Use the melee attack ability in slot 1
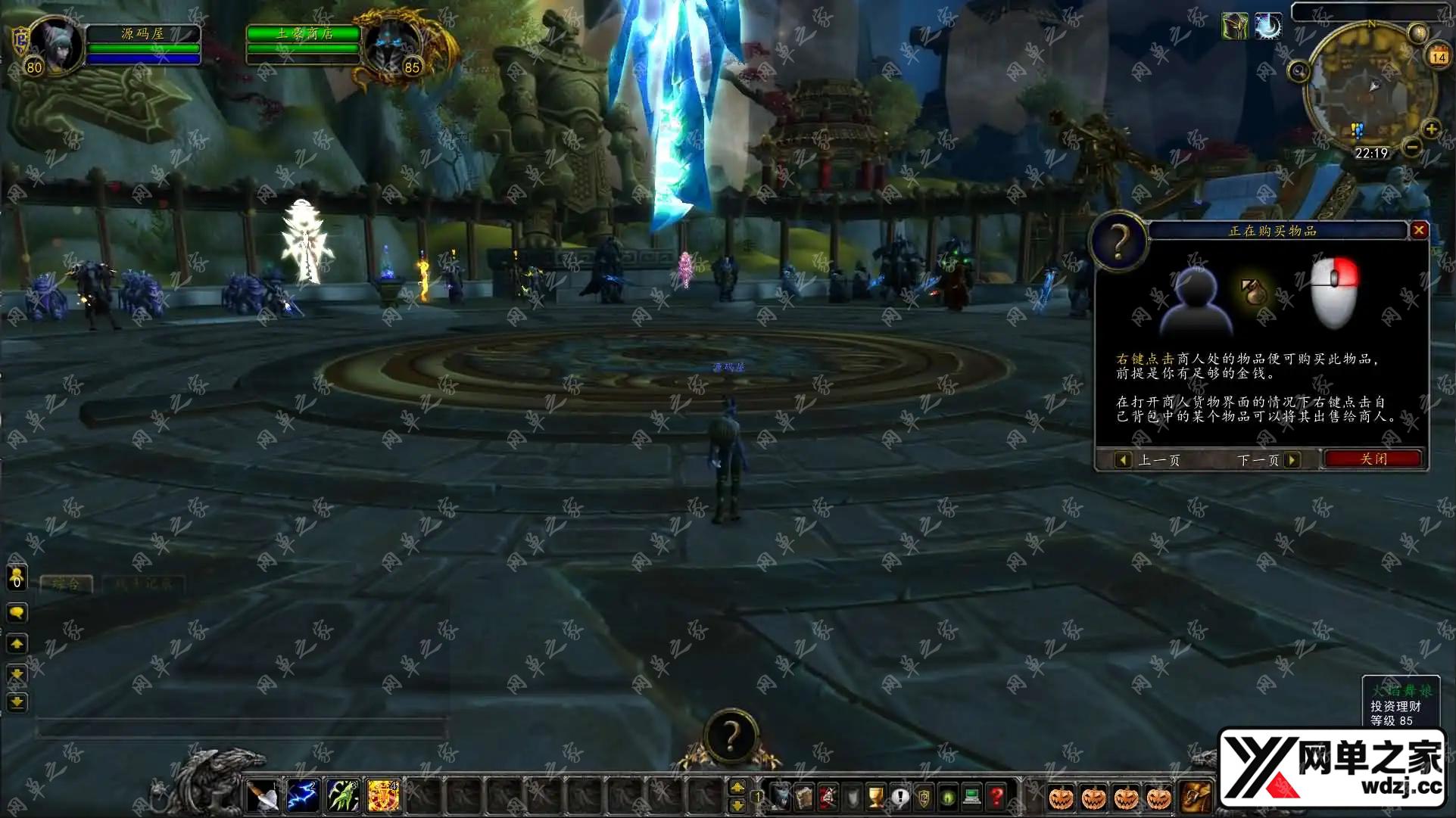1456x818 pixels. (x=262, y=796)
